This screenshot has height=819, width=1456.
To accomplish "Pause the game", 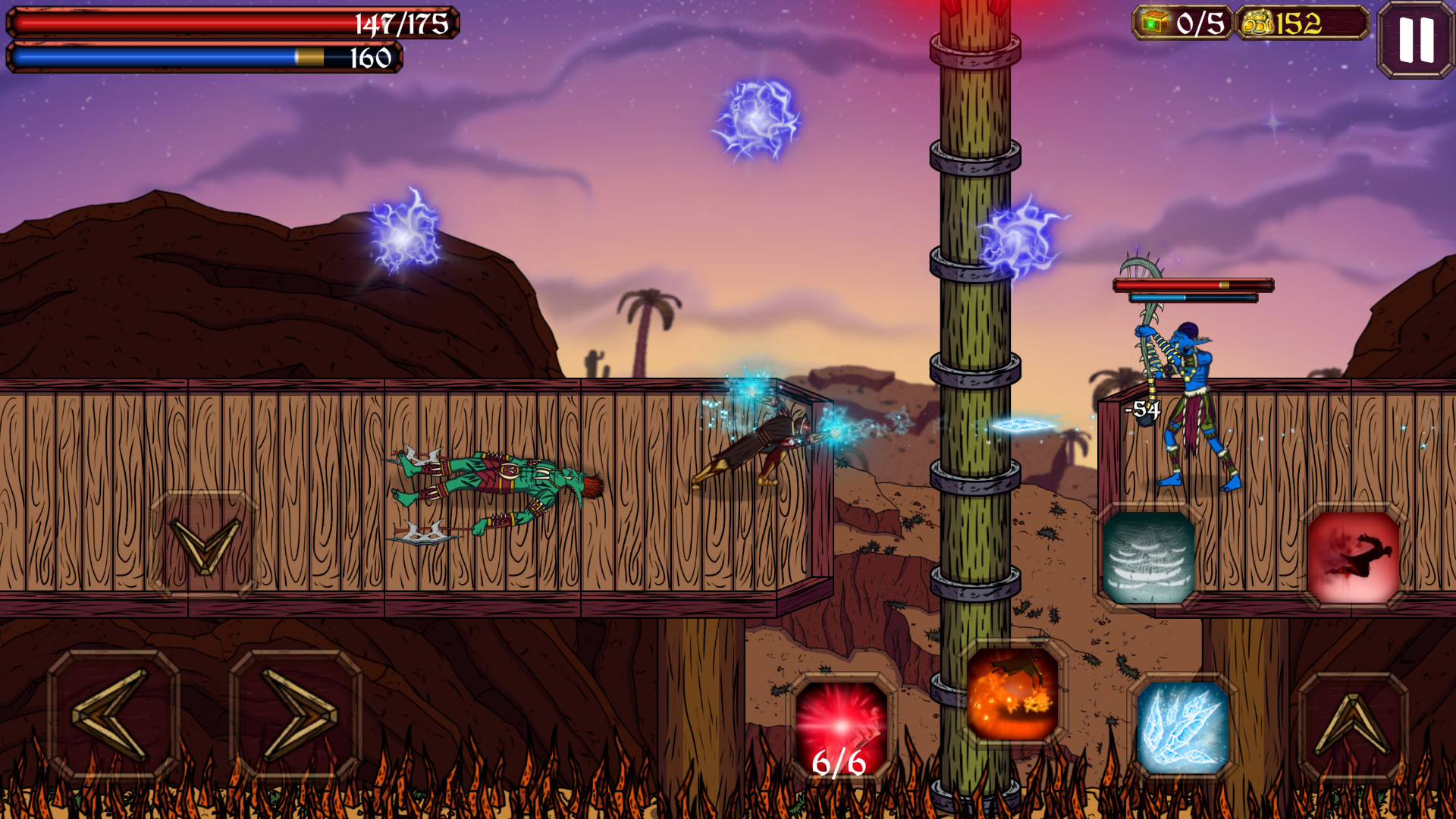I will (x=1415, y=39).
